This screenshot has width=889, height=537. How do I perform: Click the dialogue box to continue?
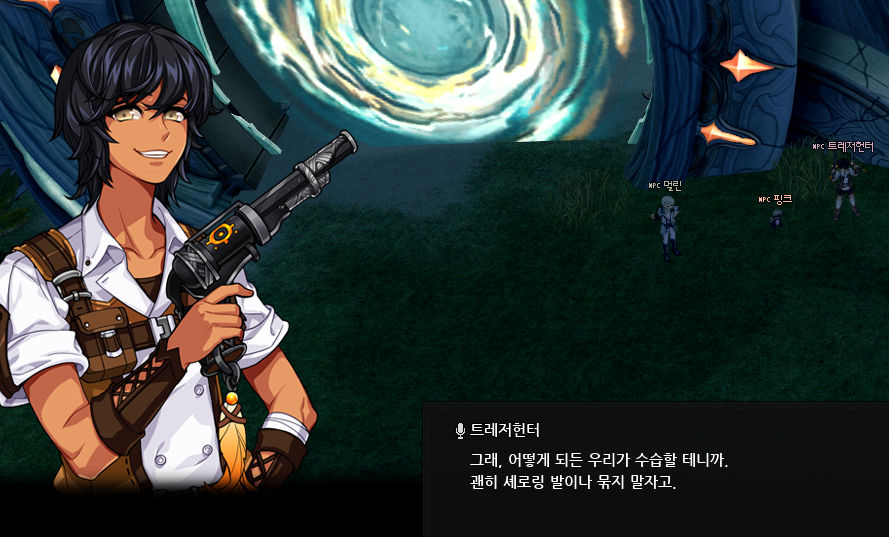[x=655, y=470]
